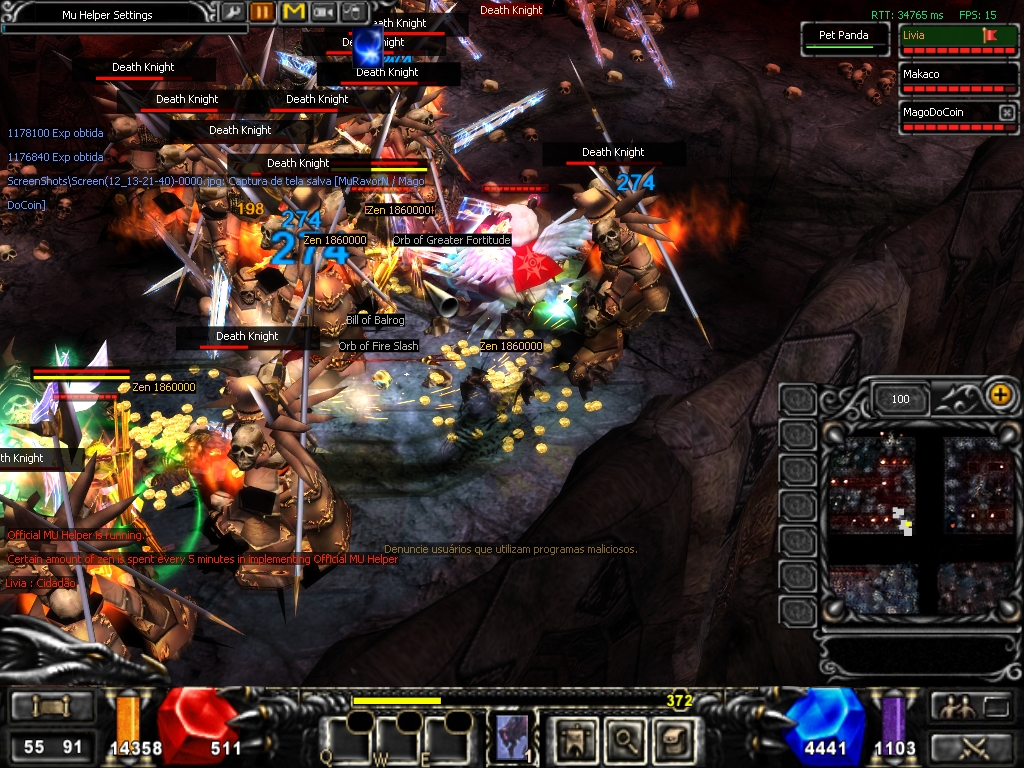Click the yellow M button
The image size is (1024, 768).
pyautogui.click(x=293, y=12)
